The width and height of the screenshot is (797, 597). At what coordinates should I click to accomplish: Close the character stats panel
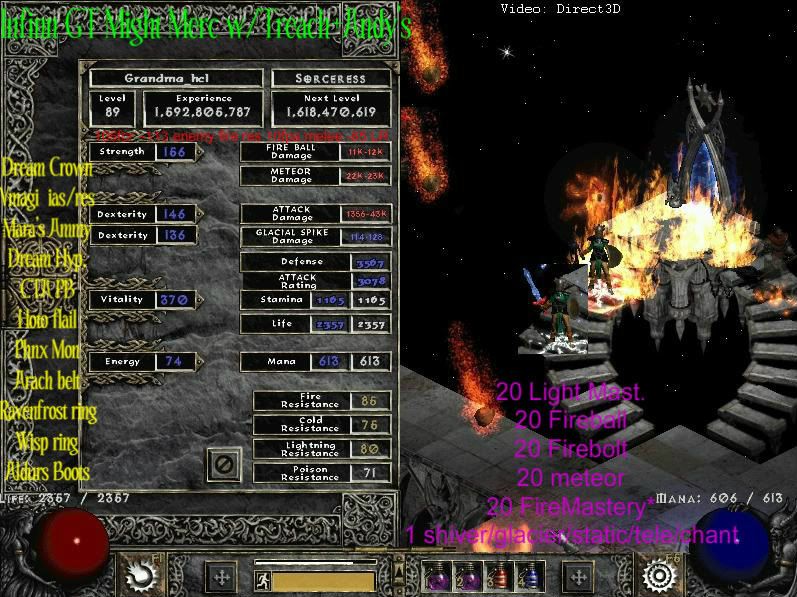[x=223, y=464]
